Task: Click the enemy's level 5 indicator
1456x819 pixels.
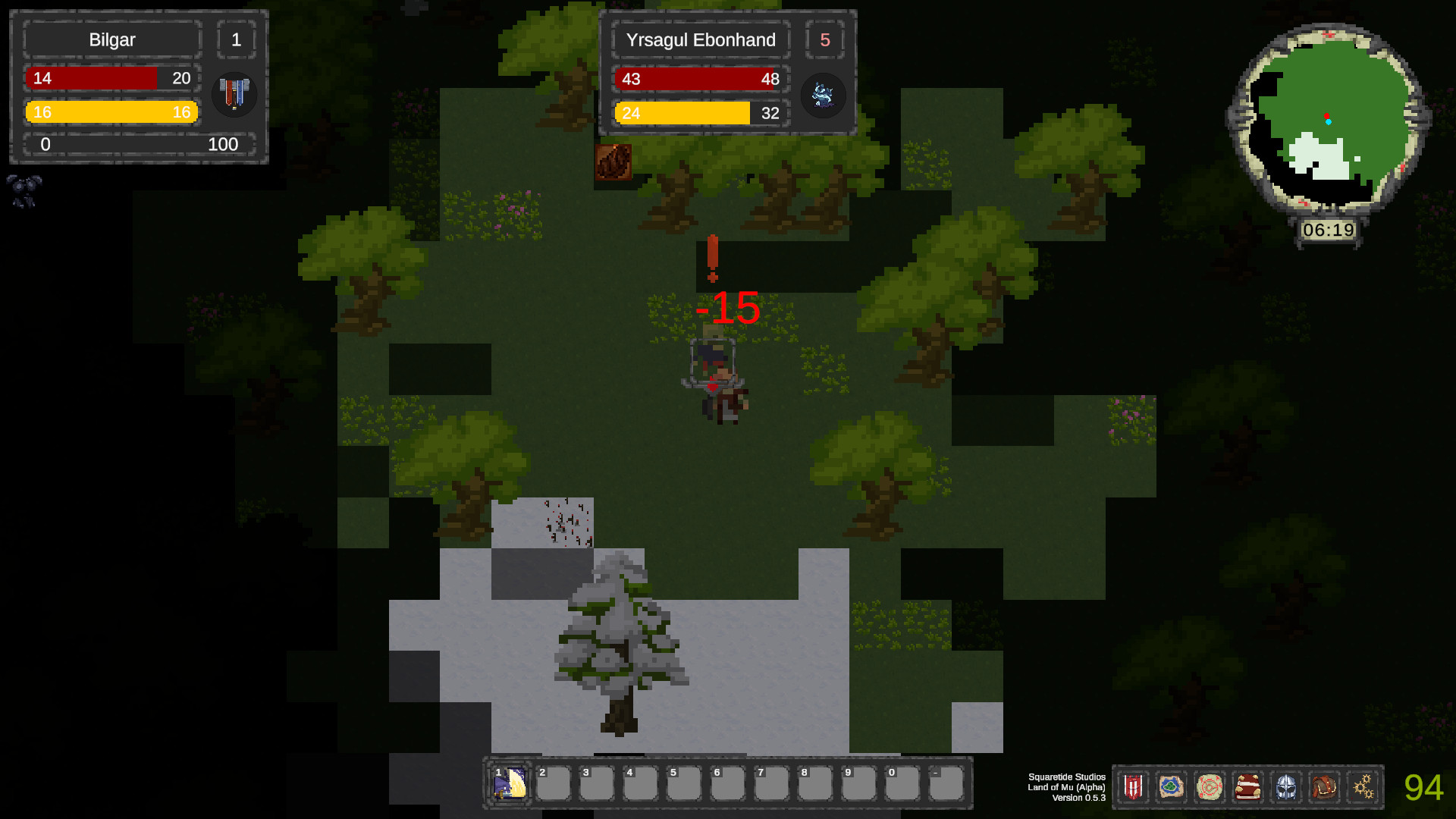Action: [x=825, y=41]
